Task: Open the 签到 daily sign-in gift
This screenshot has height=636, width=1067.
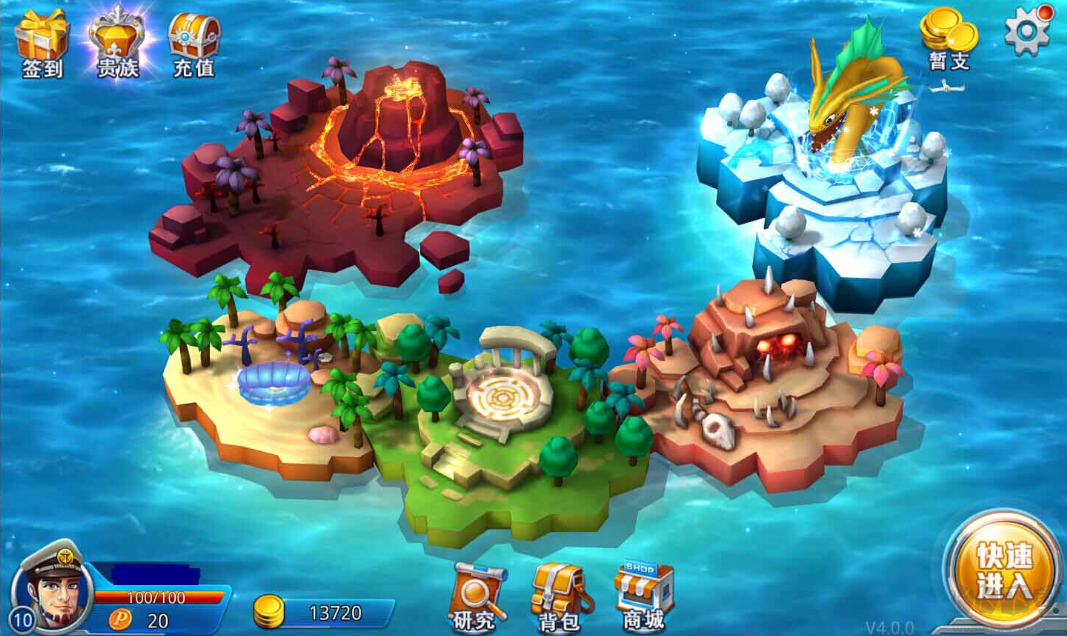Action: [x=42, y=42]
